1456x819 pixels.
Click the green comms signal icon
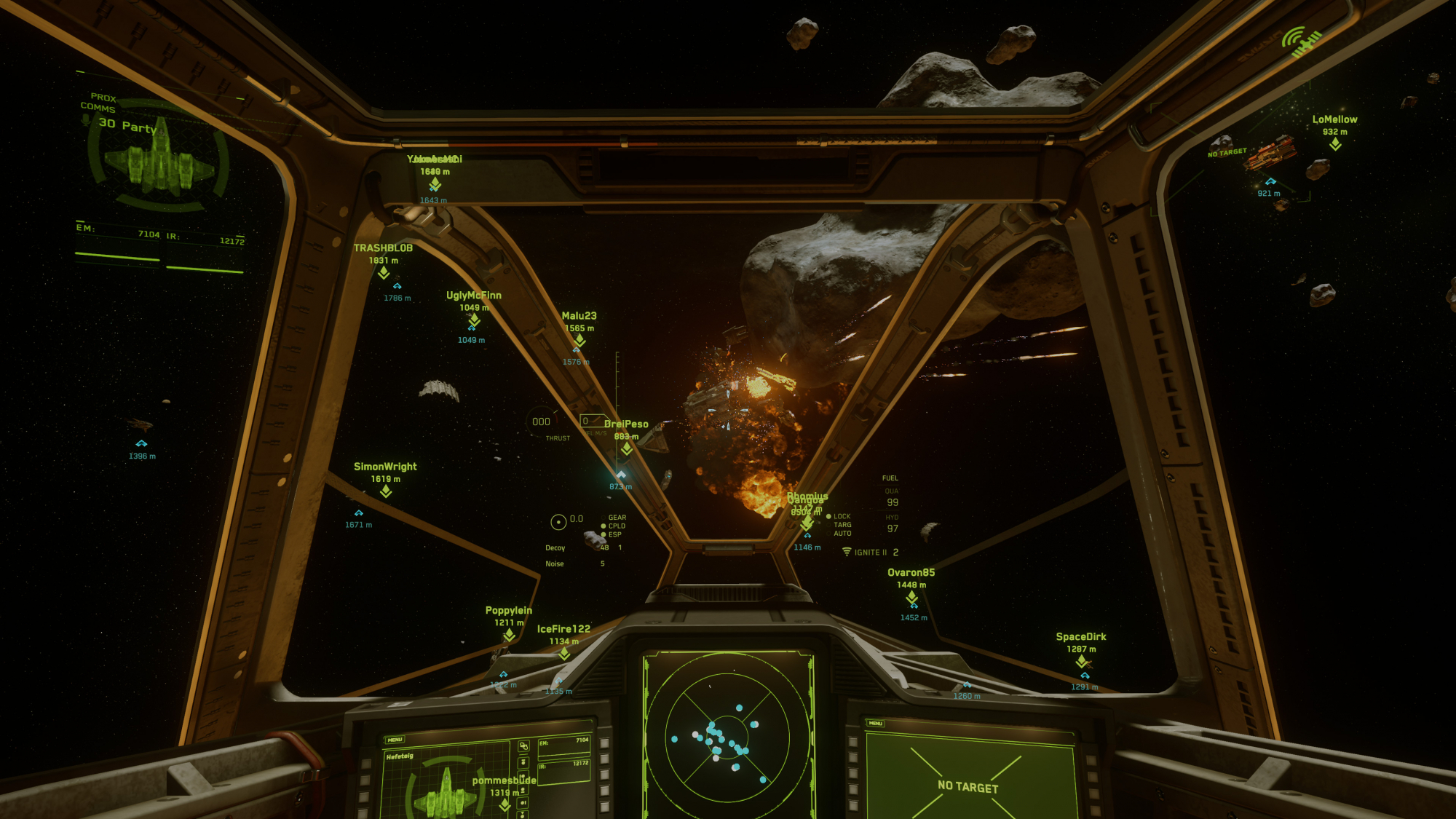pos(1300,41)
